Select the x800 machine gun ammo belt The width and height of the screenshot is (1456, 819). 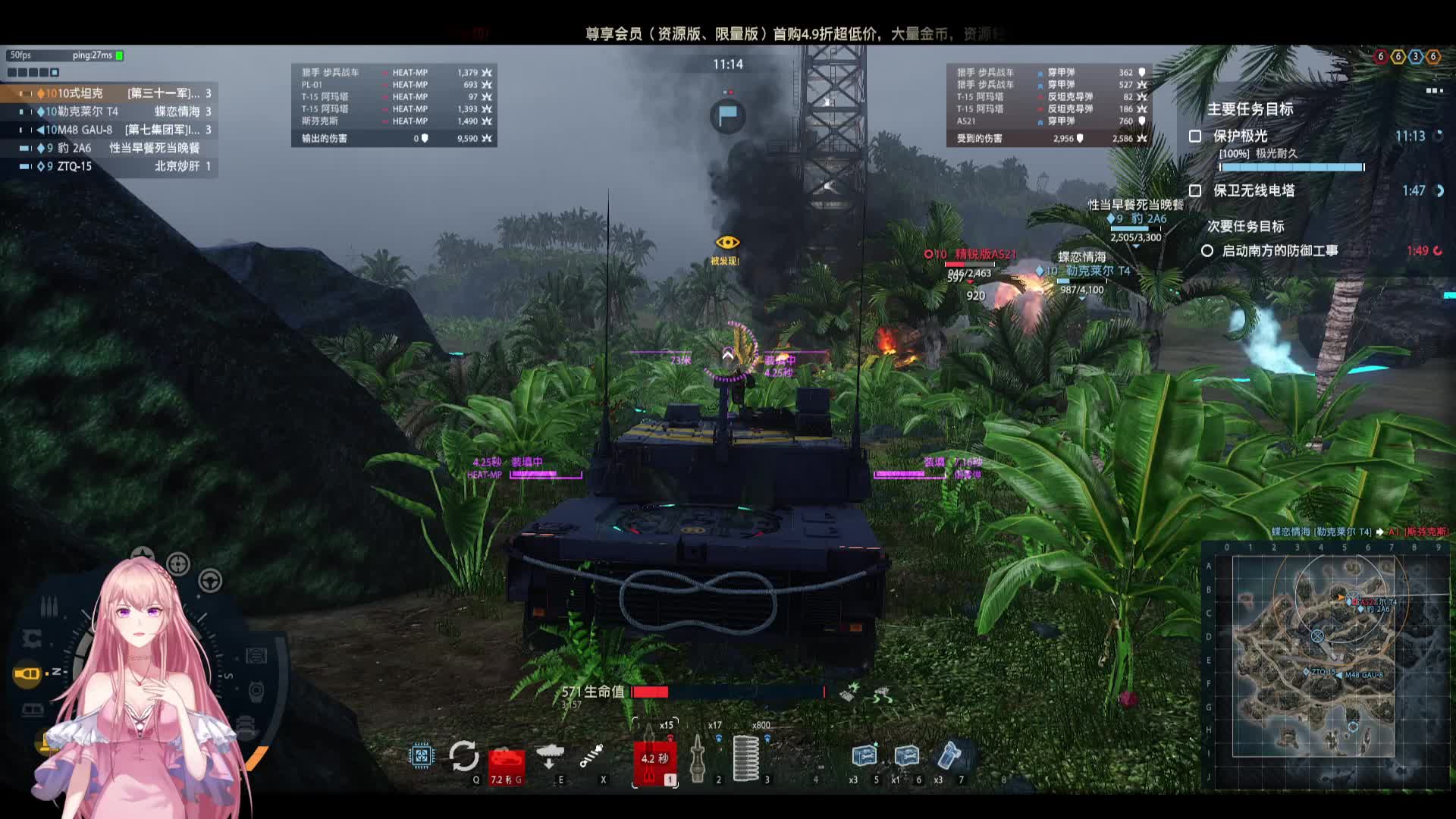click(747, 756)
